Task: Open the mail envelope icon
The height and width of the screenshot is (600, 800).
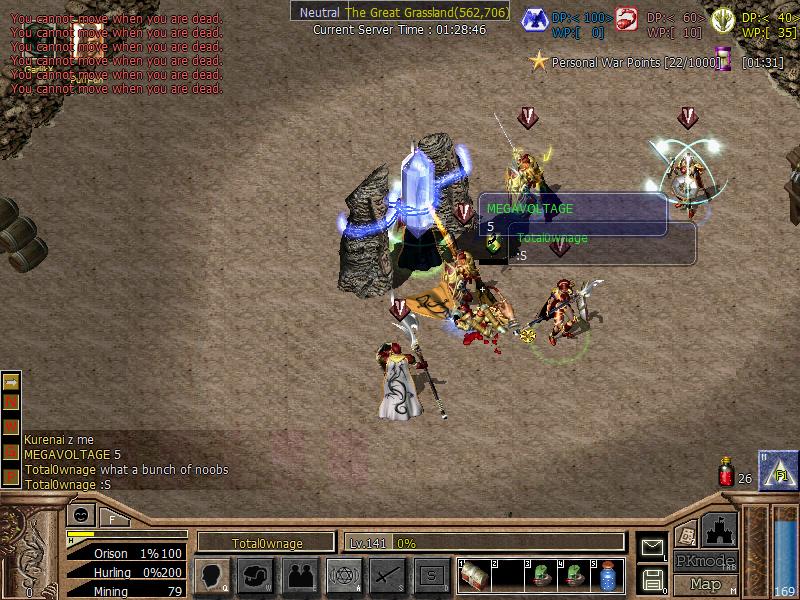Action: point(652,548)
